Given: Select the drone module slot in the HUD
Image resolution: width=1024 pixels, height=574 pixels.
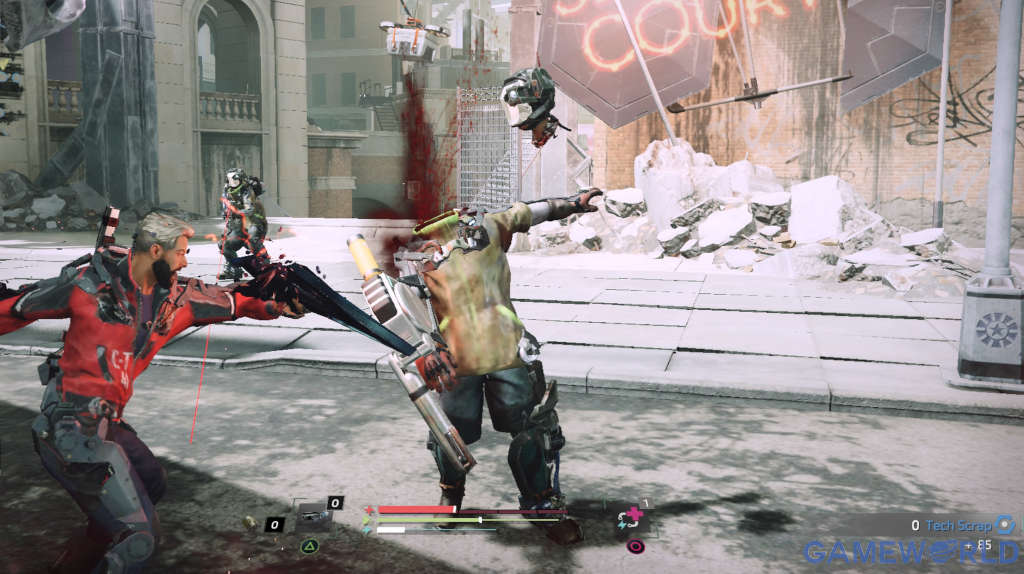Looking at the screenshot, I should [x=313, y=517].
